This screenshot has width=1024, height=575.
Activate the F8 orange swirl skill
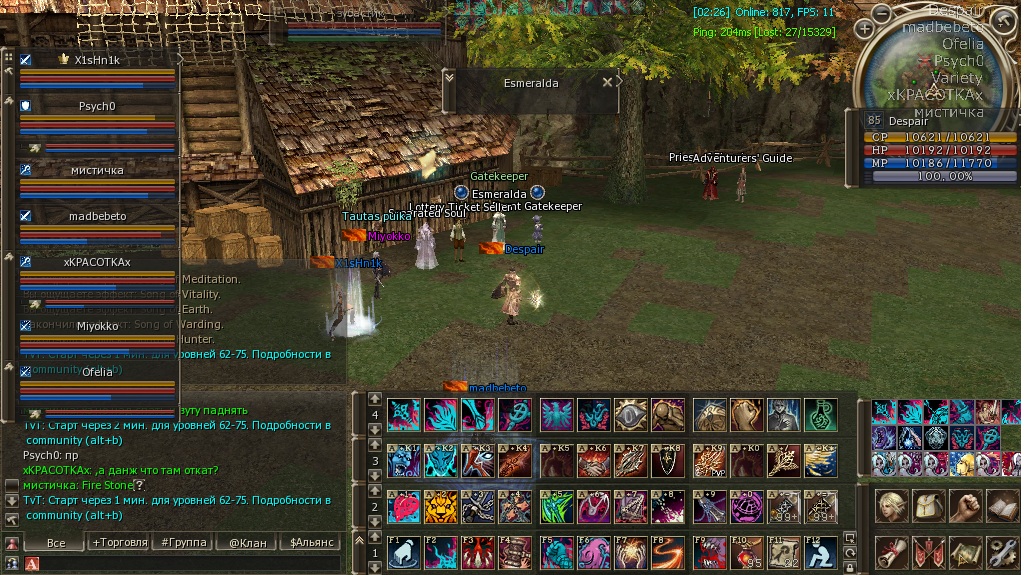tap(669, 552)
